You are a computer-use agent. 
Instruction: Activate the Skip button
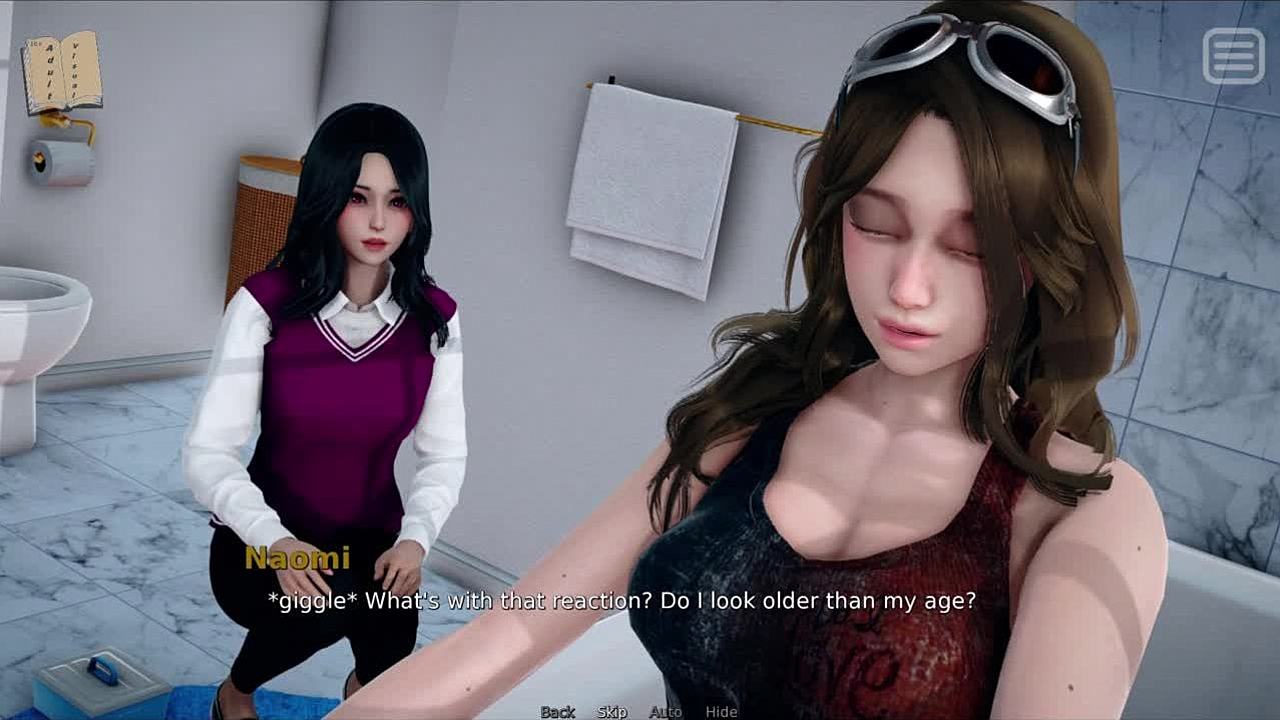point(612,712)
